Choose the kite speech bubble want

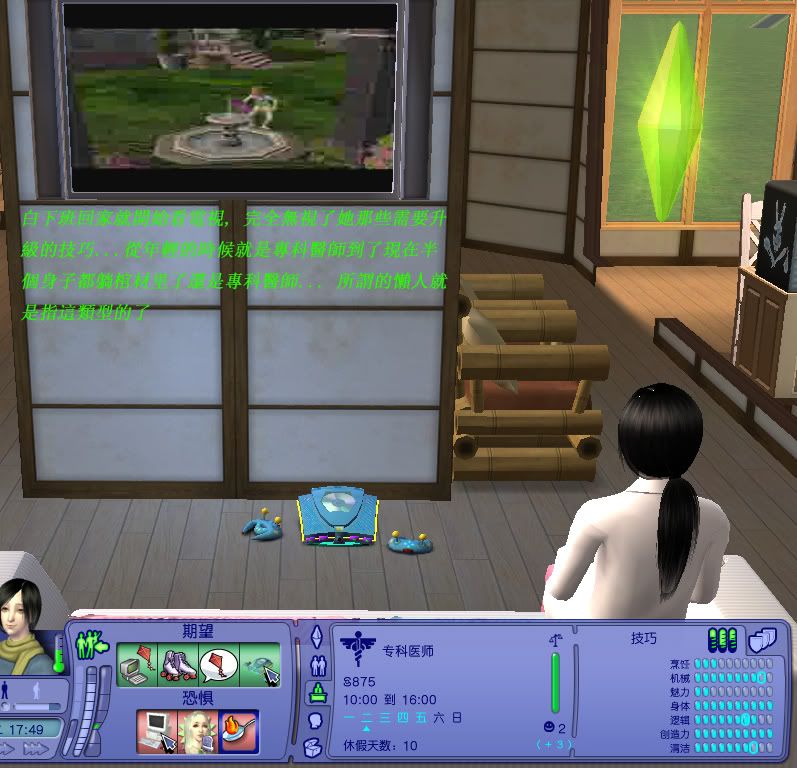point(219,664)
